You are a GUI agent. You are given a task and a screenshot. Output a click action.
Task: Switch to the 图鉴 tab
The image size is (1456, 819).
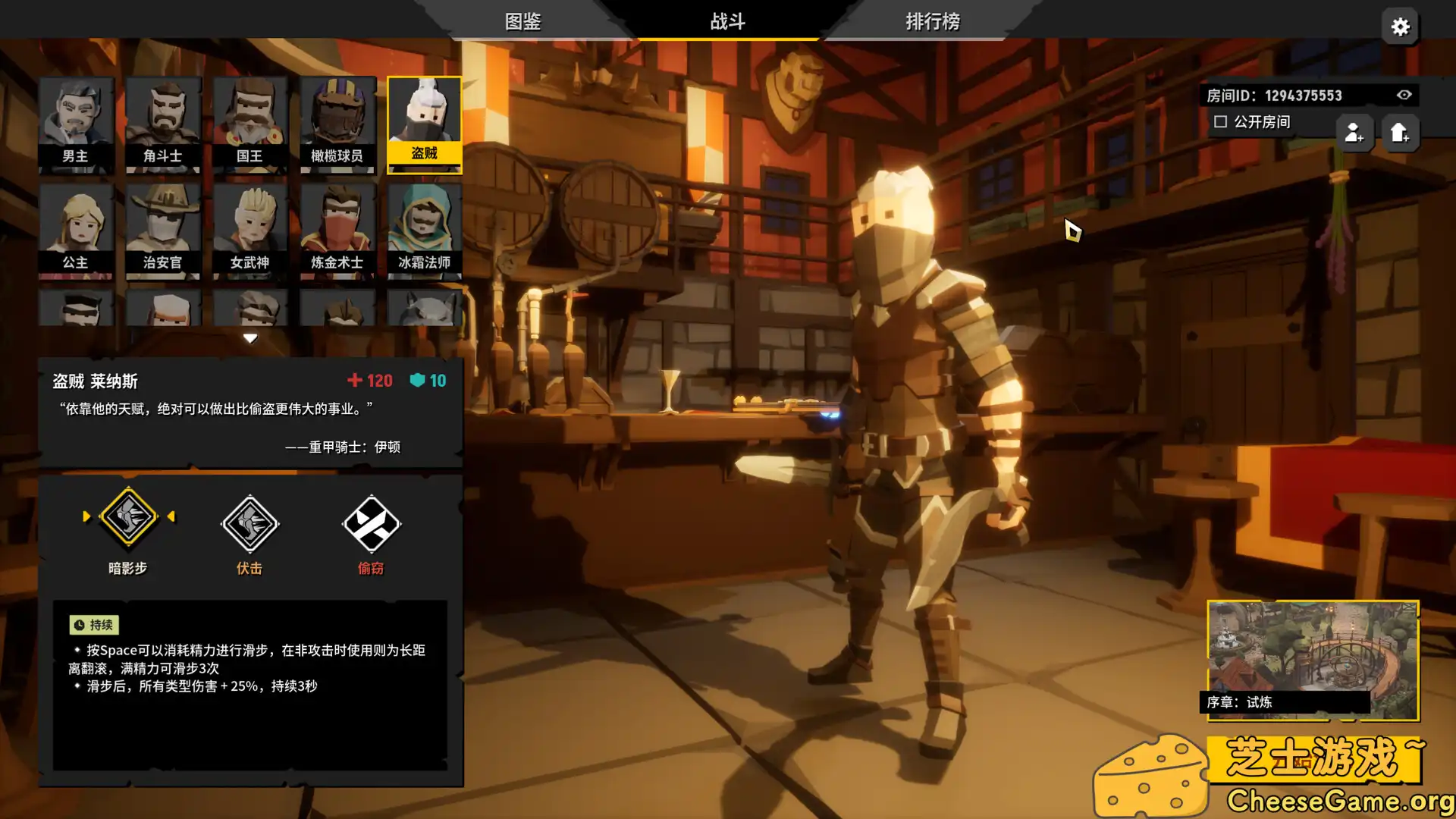click(x=522, y=22)
